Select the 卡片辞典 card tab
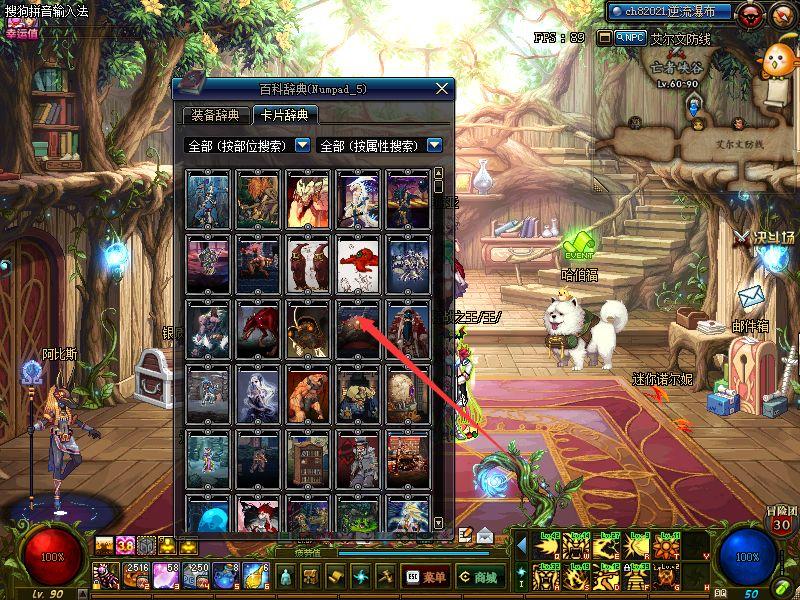The height and width of the screenshot is (600, 800). (285, 115)
